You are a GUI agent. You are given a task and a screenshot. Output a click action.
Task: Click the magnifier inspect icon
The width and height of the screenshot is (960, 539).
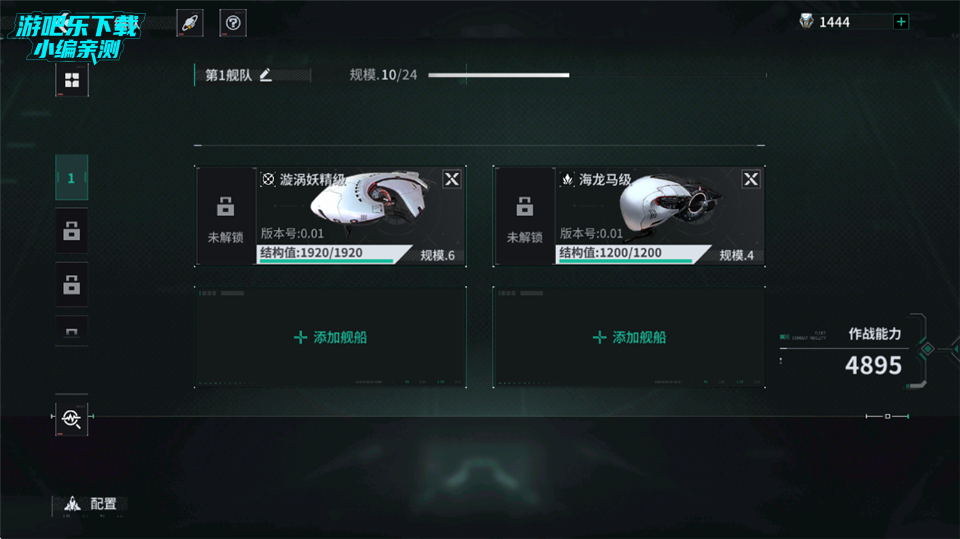pos(71,418)
